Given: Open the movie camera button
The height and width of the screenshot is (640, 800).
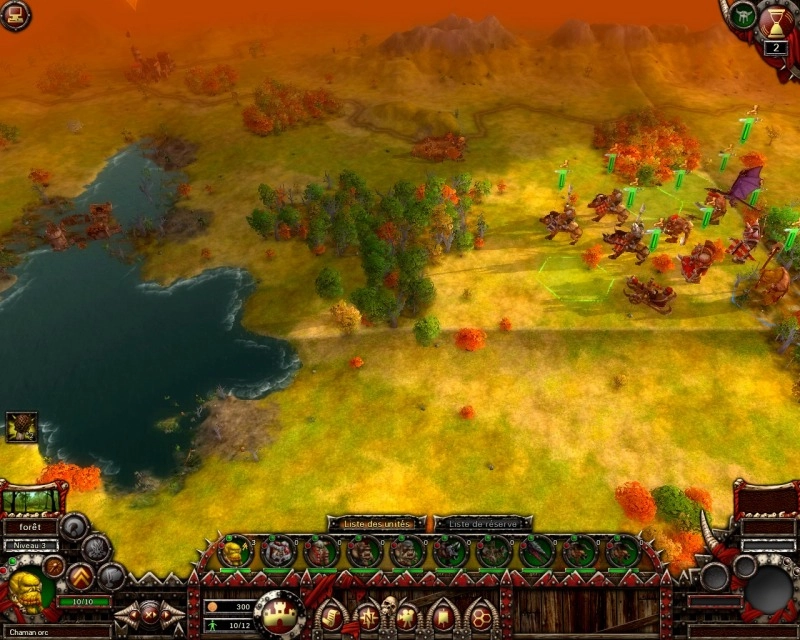Looking at the screenshot, I should pos(407,615).
